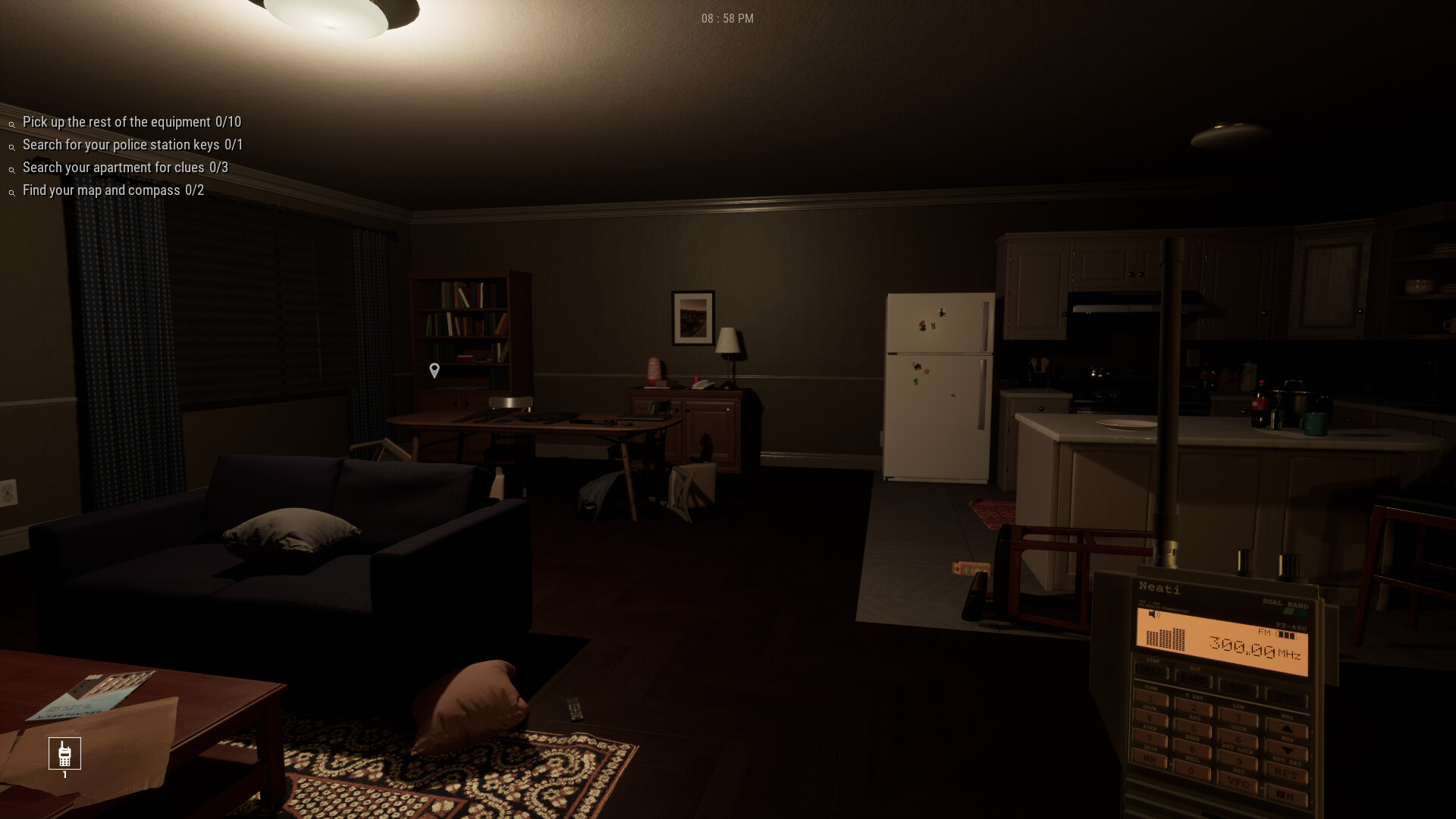Click the FM battery indicator on the radio screen
This screenshot has width=1456, height=819.
coord(1287,635)
